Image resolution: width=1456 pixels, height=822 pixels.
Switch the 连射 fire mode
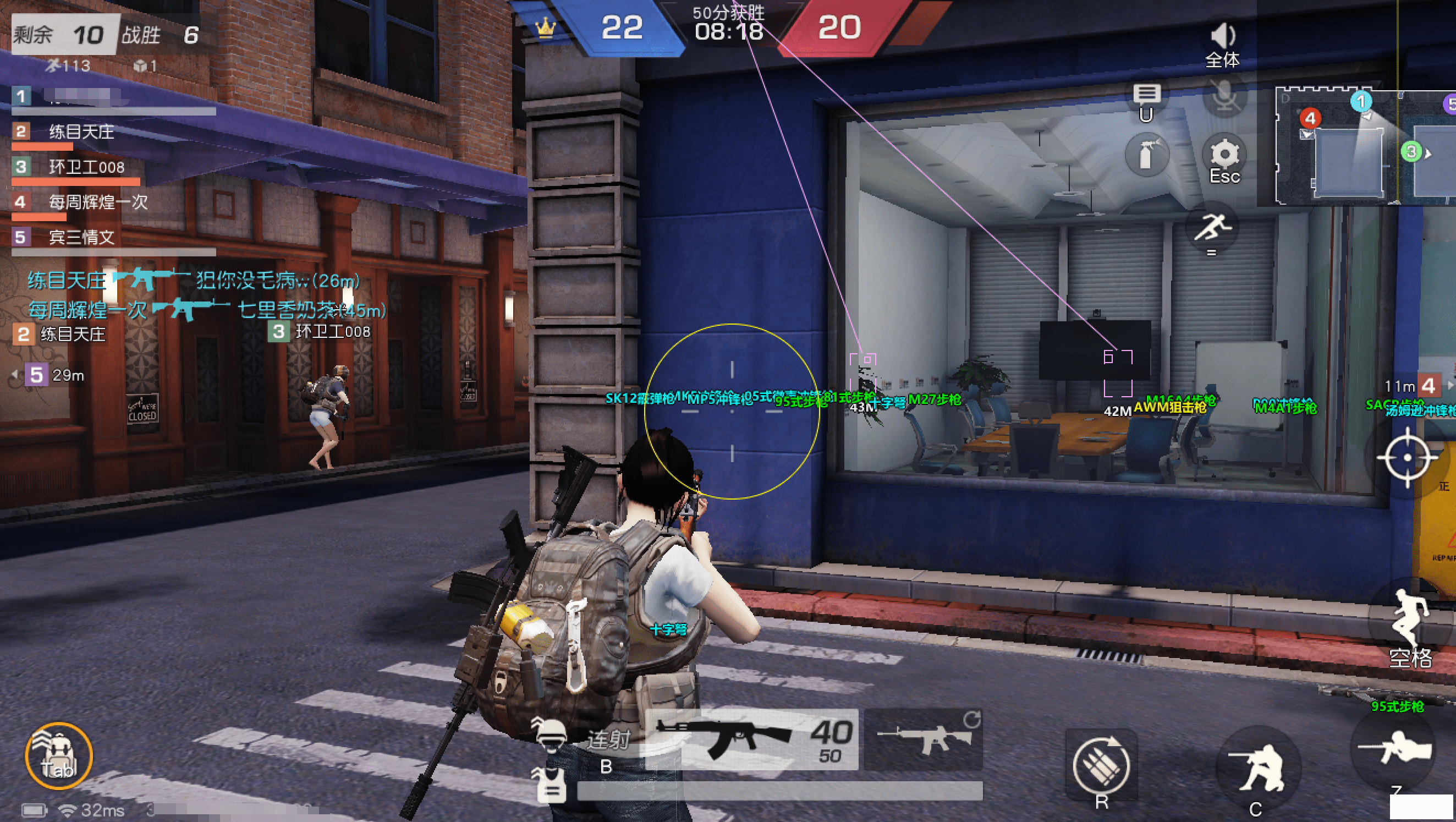tap(608, 739)
